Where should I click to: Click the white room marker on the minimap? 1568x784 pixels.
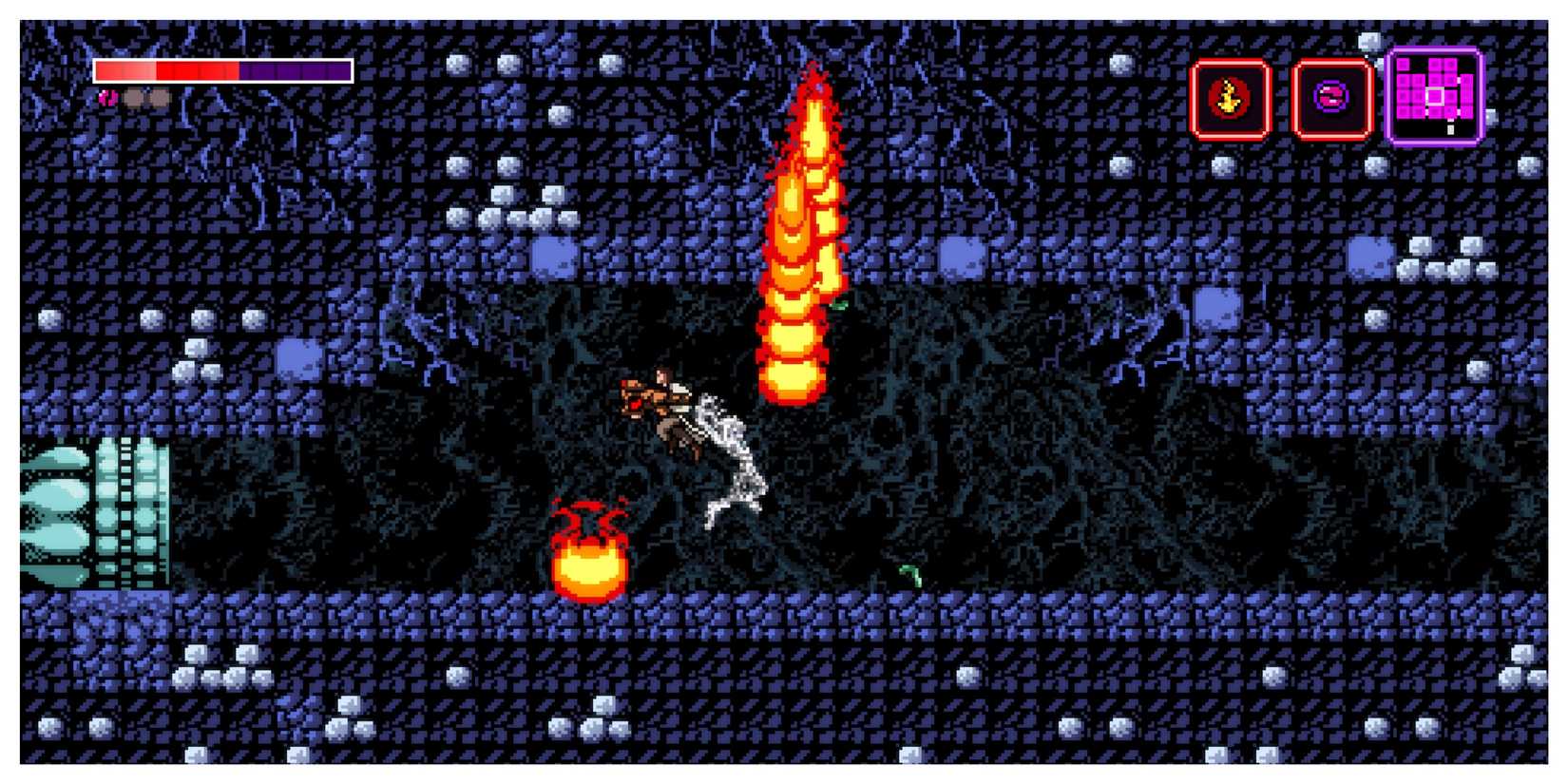pos(1437,96)
